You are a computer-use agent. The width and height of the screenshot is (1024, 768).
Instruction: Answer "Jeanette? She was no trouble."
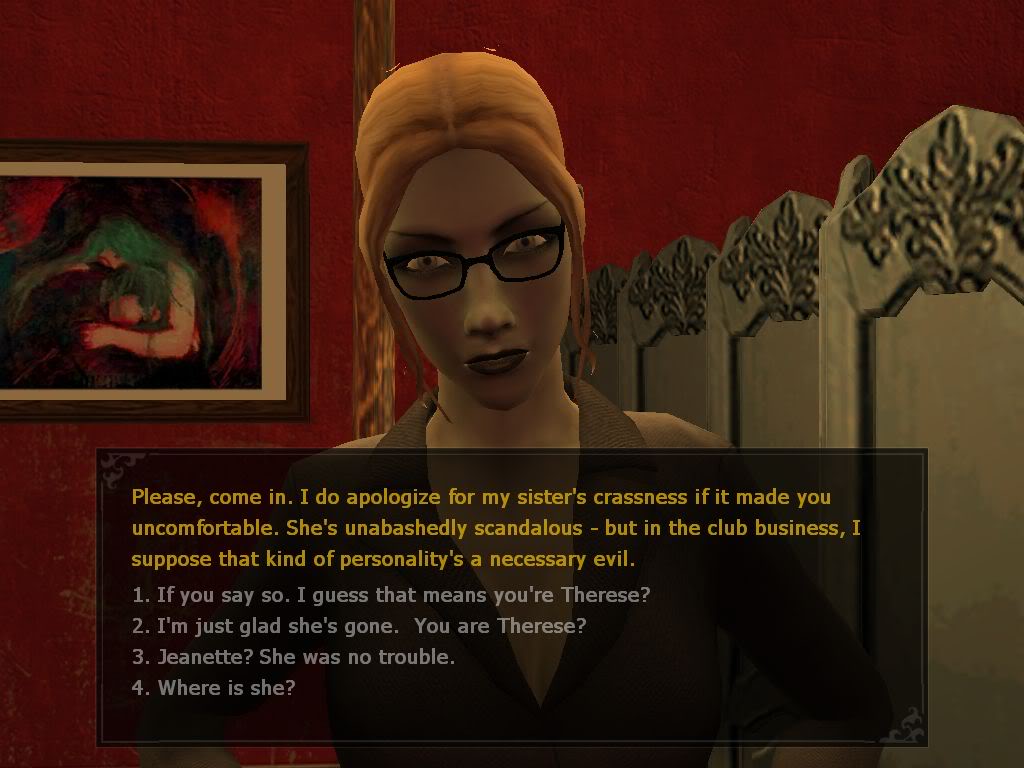tap(294, 657)
